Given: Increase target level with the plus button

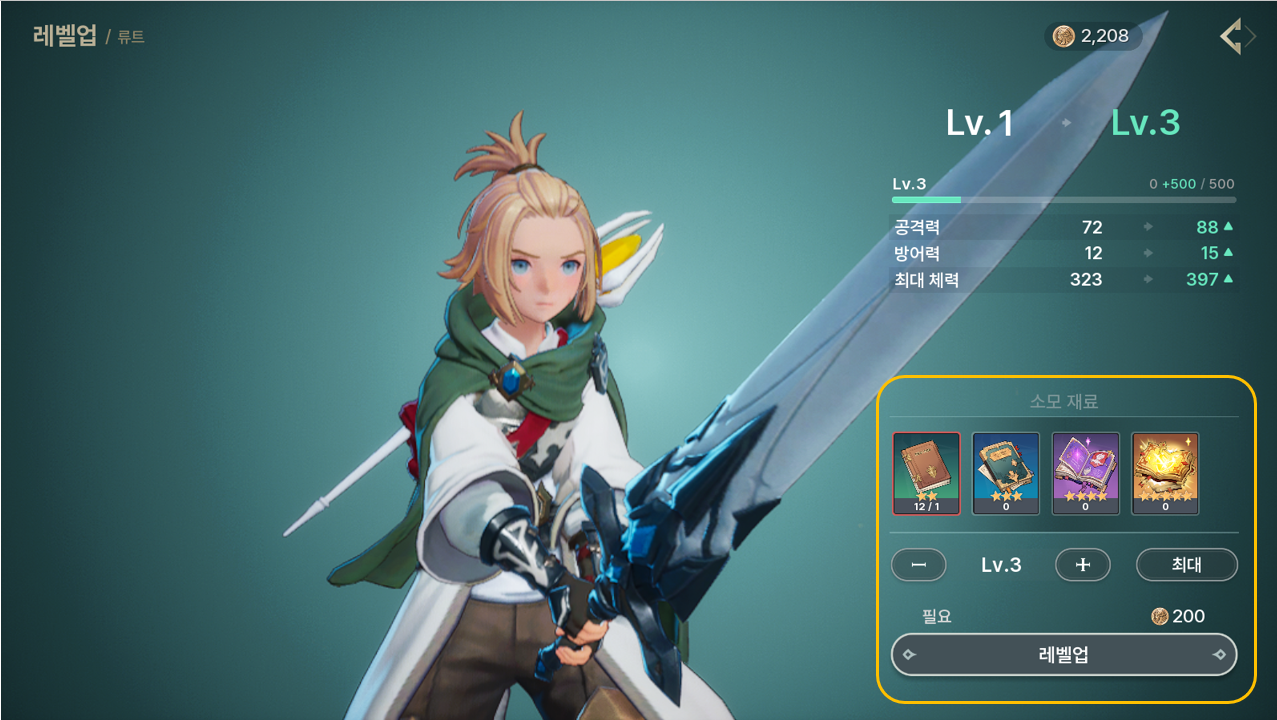Looking at the screenshot, I should [1082, 565].
